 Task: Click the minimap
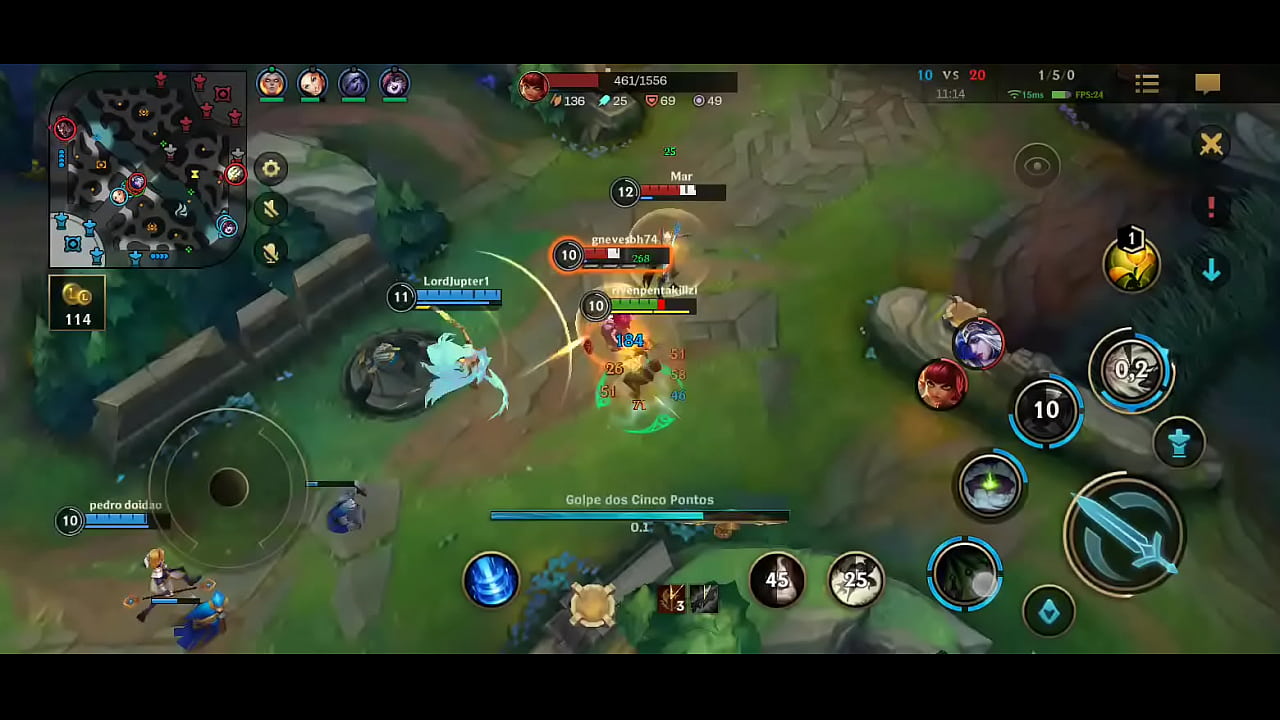pos(147,168)
